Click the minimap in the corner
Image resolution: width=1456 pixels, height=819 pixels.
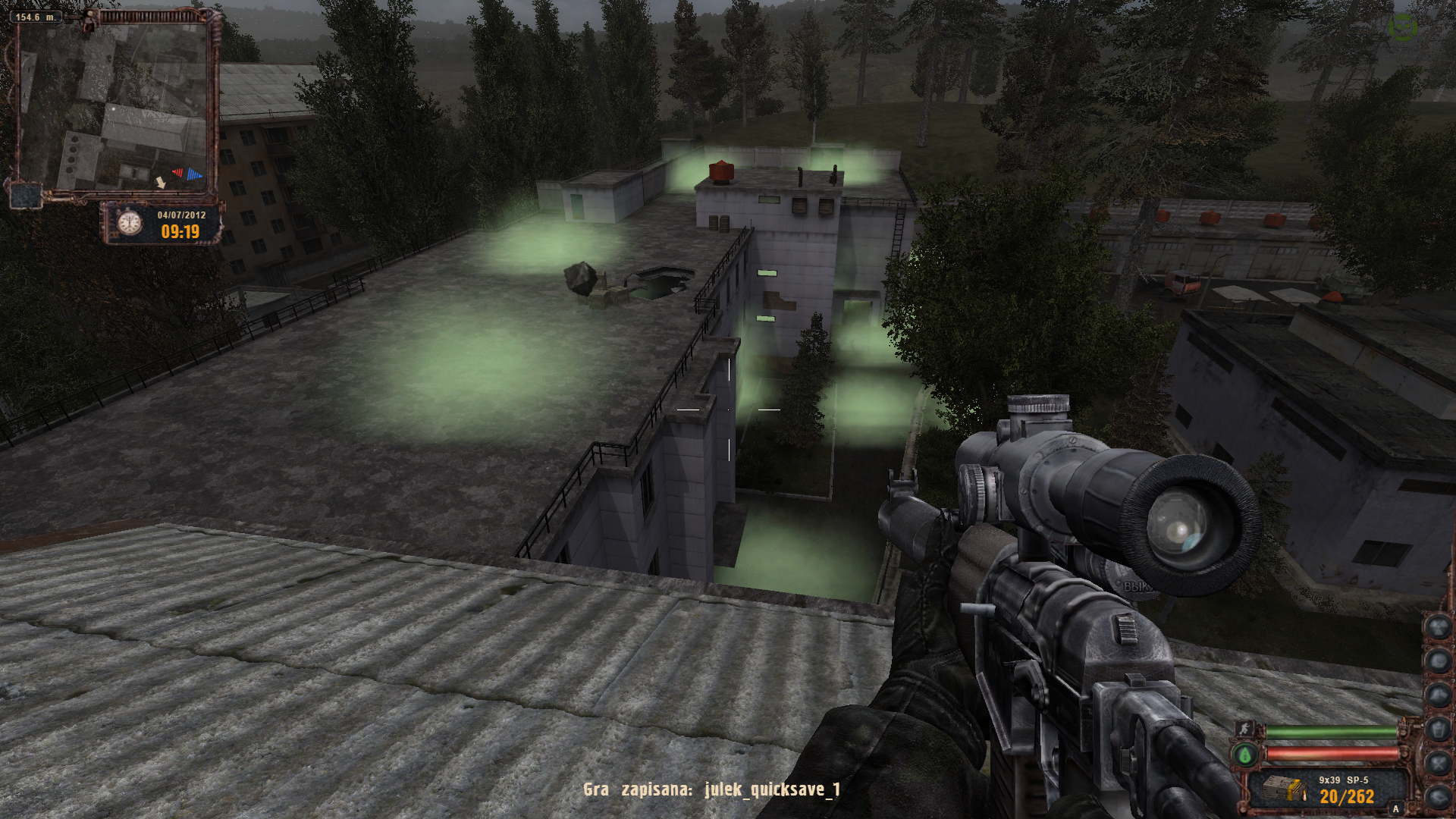point(114,106)
